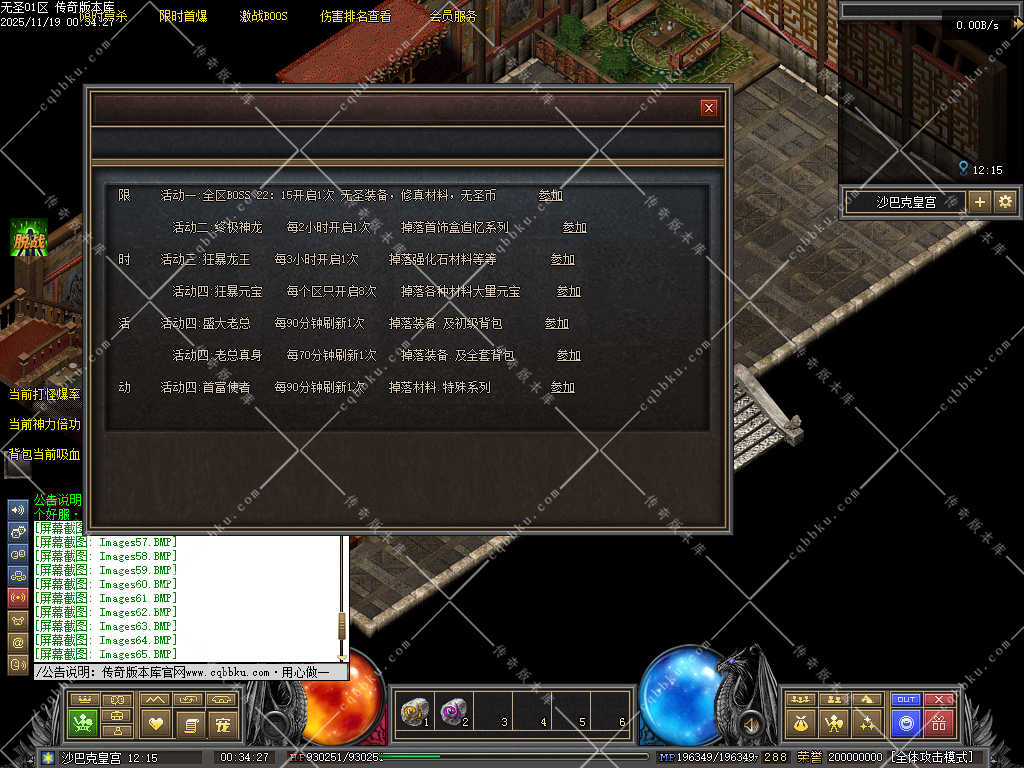View the 伤害排名查看 damage ranking
The width and height of the screenshot is (1024, 768).
[x=355, y=16]
